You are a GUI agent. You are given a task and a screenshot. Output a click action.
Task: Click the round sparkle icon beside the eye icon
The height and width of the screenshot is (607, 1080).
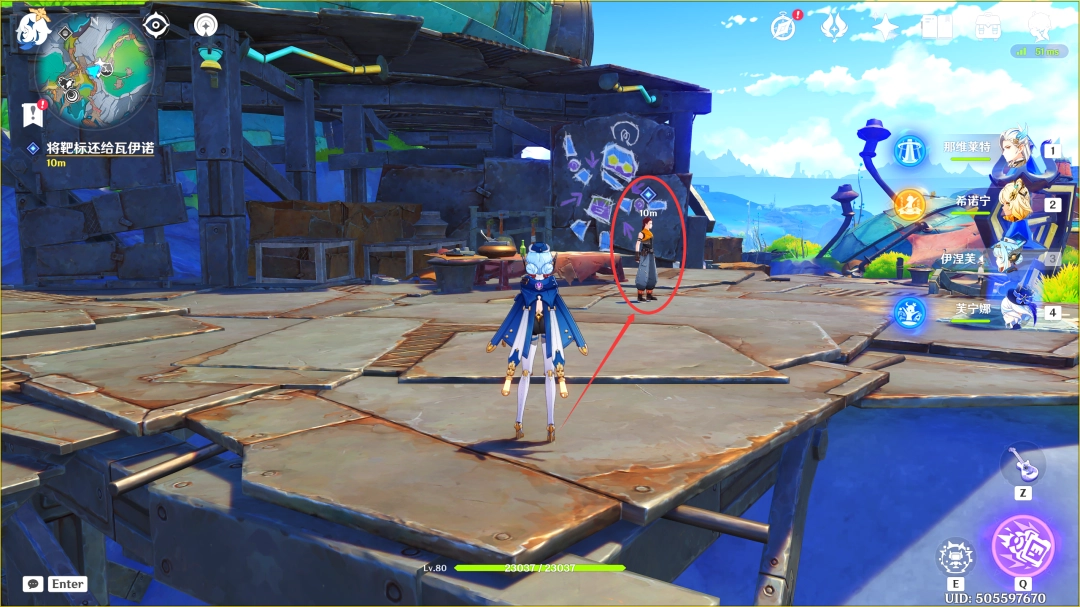(207, 25)
